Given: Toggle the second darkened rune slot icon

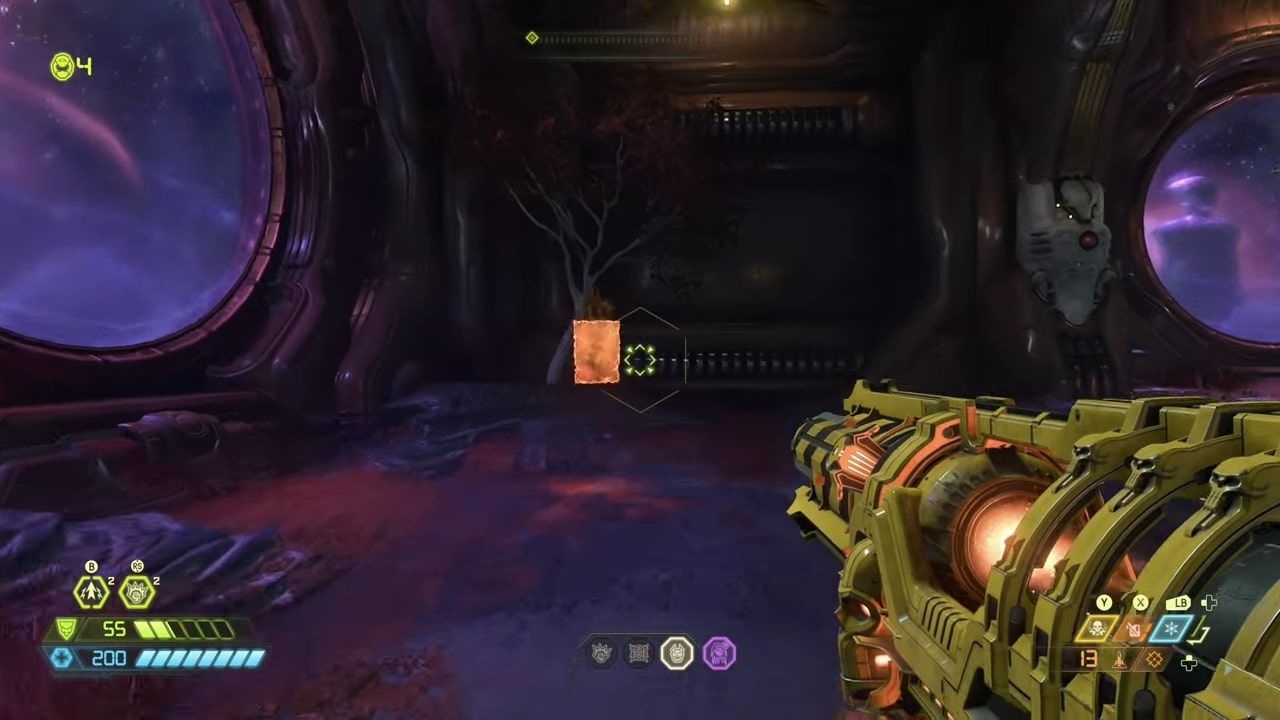Looking at the screenshot, I should click(639, 650).
